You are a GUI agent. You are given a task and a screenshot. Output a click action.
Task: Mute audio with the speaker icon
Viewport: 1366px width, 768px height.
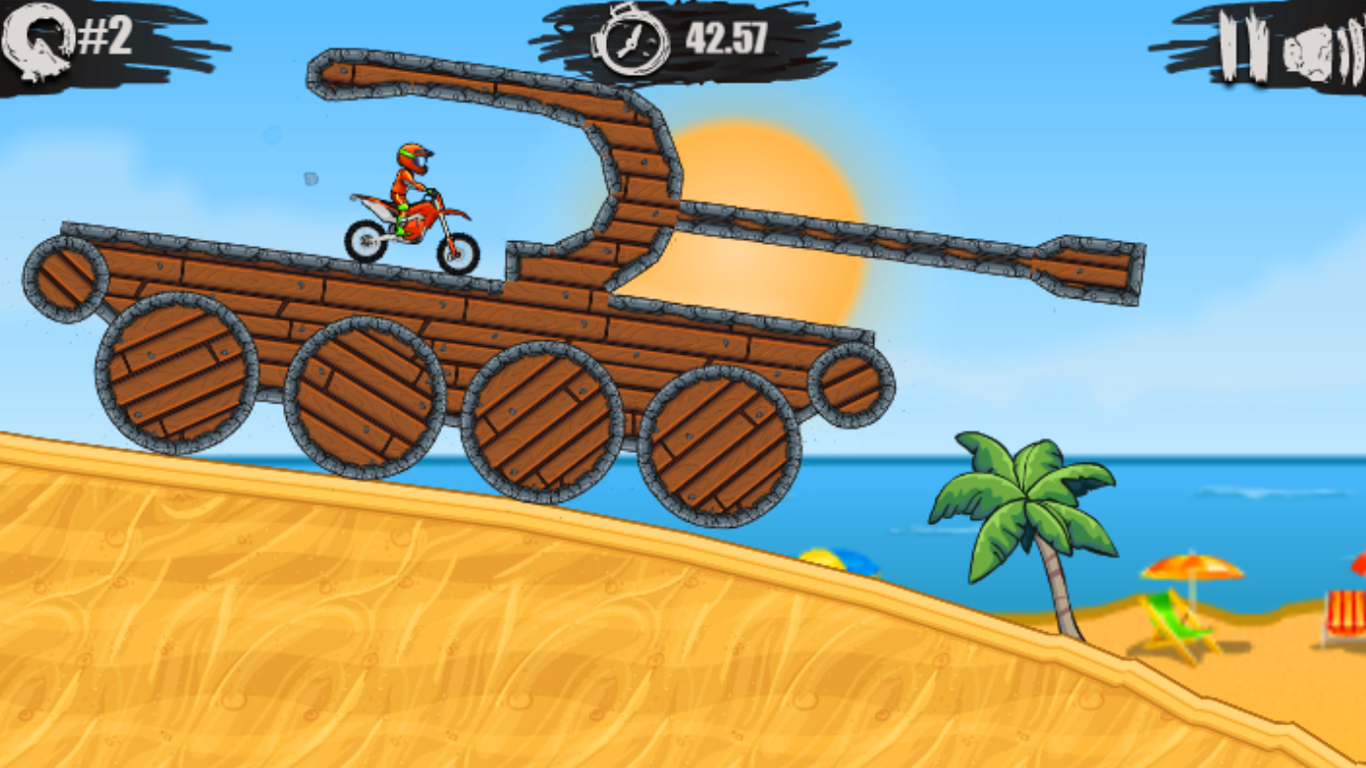[1320, 44]
